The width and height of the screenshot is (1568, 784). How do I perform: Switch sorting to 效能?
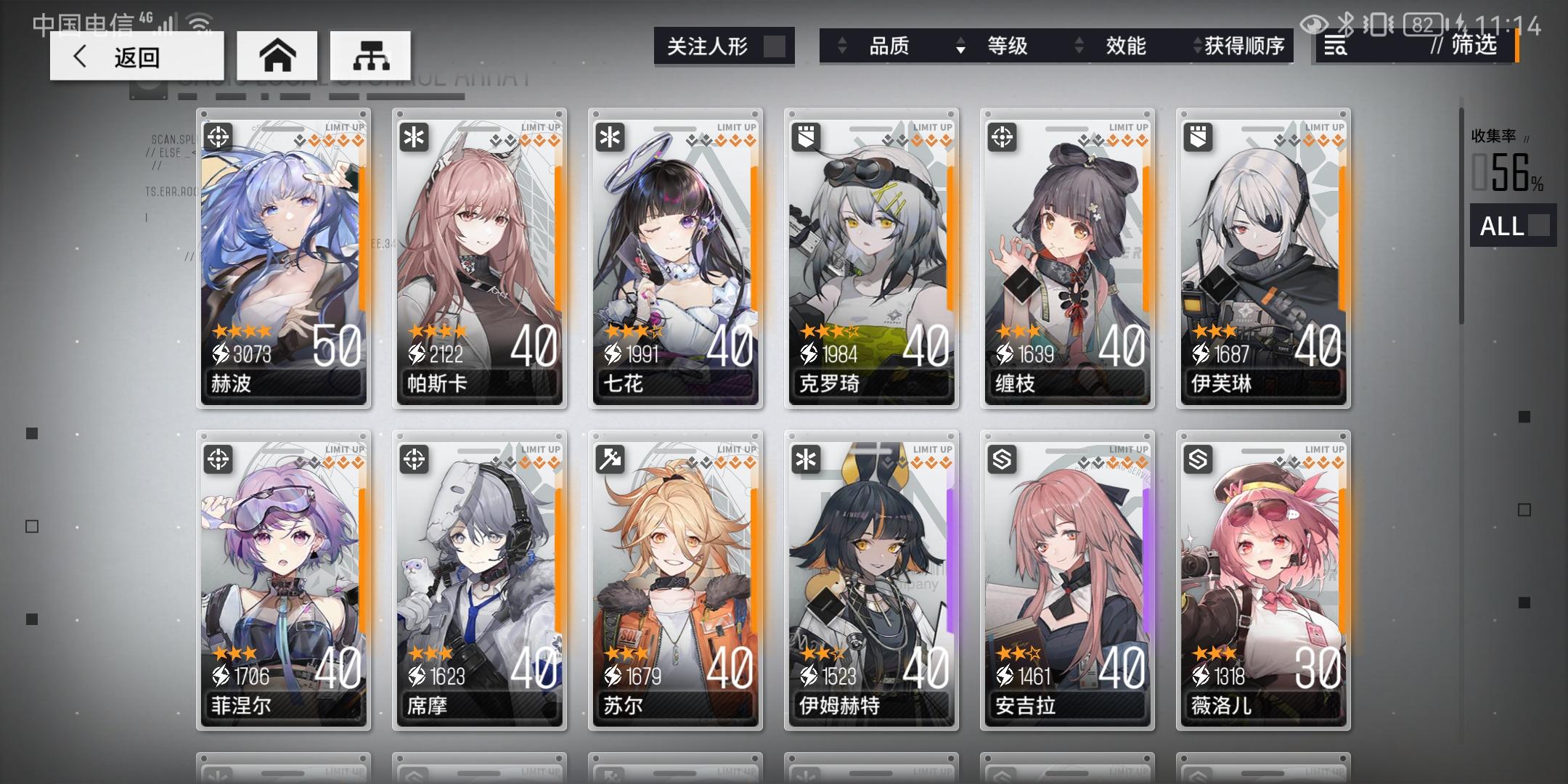pyautogui.click(x=1125, y=46)
